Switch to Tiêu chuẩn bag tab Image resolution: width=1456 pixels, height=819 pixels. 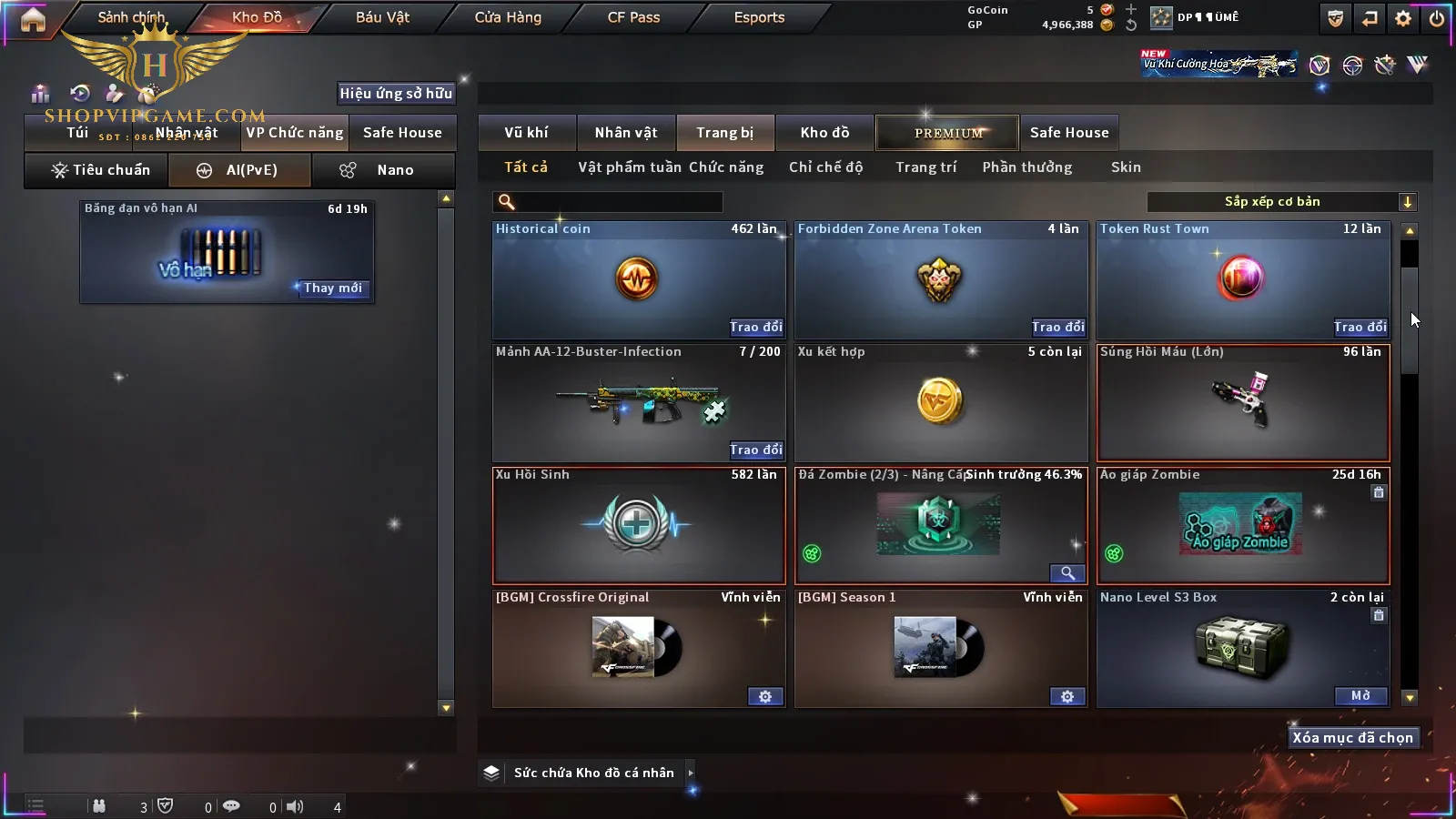[x=100, y=170]
